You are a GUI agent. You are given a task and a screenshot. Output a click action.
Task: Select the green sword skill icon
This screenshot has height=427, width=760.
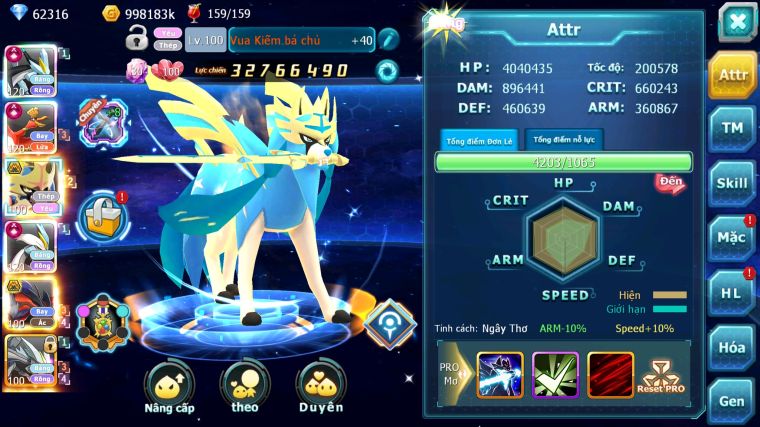(555, 375)
